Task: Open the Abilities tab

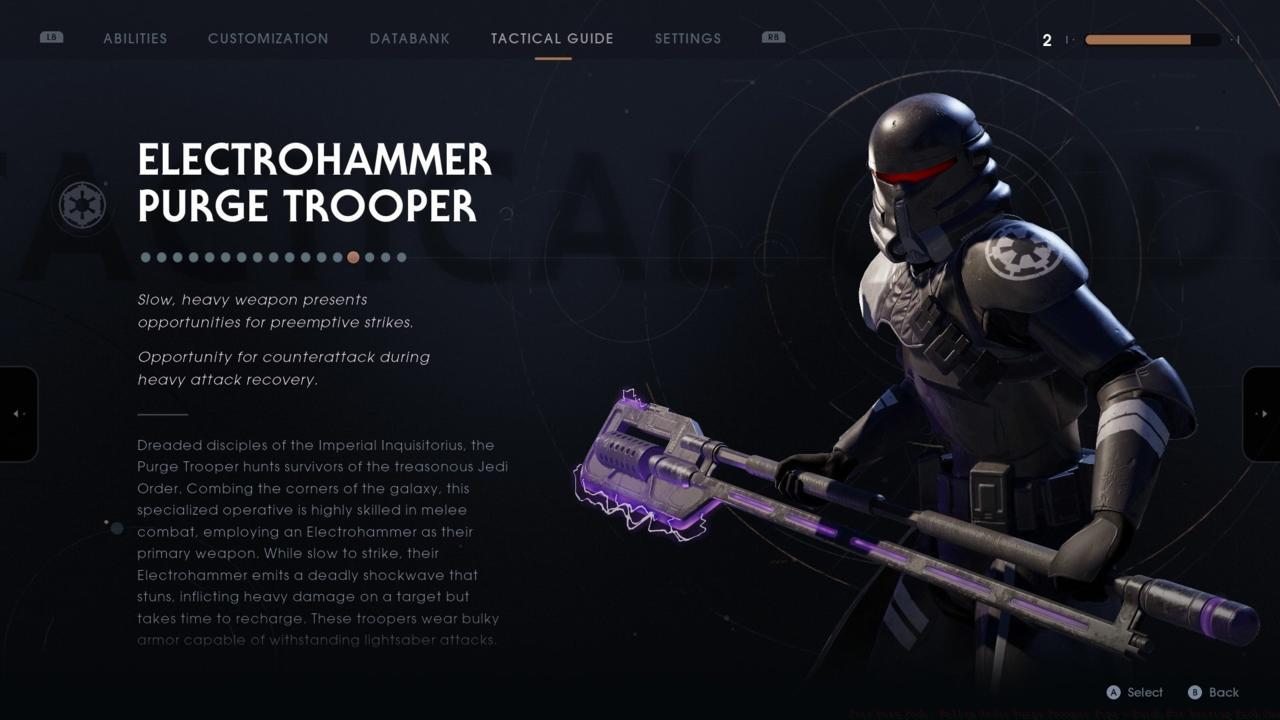Action: 135,38
